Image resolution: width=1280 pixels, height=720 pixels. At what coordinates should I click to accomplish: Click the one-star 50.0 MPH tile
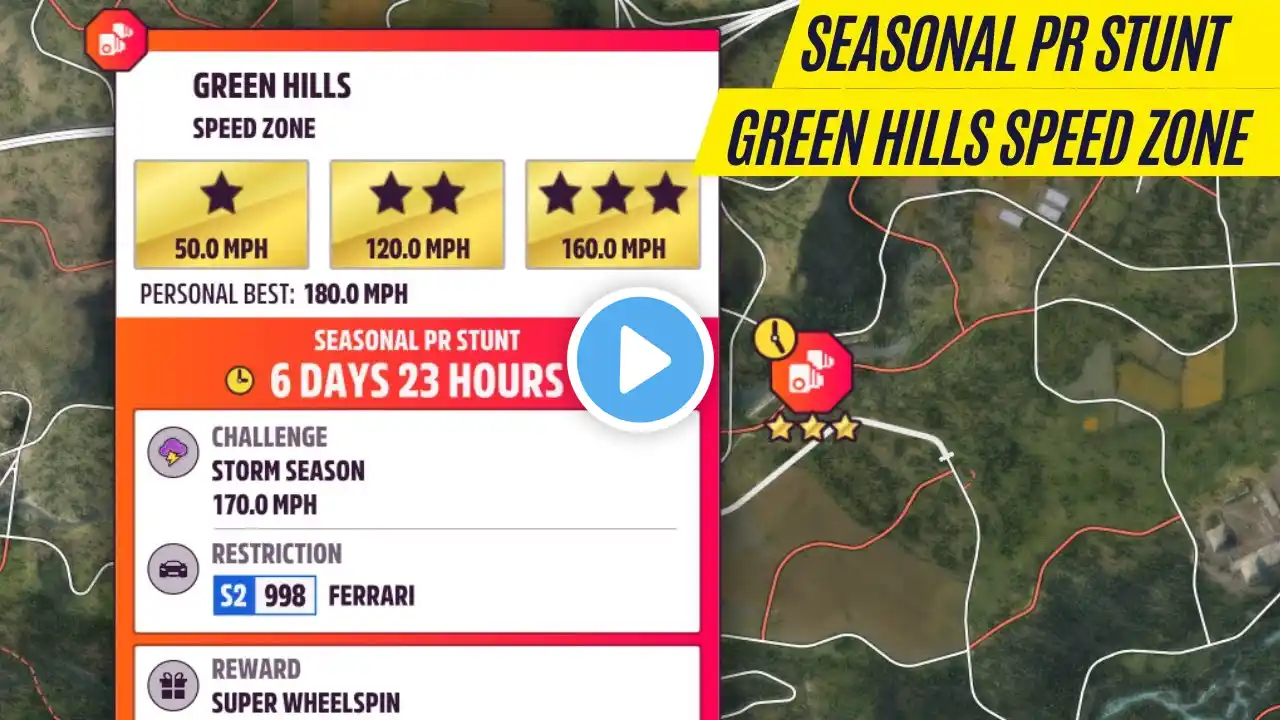click(221, 214)
